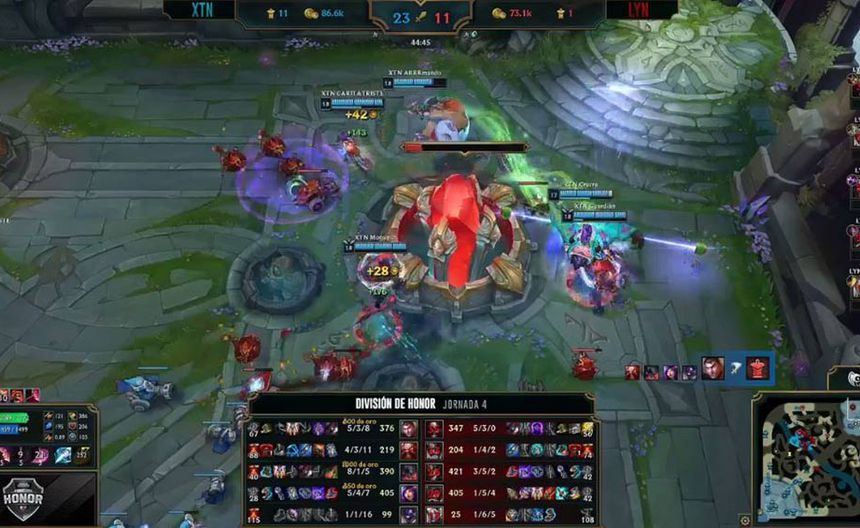This screenshot has height=528, width=860.
Task: Select the XTN team name banner
Action: [x=199, y=11]
